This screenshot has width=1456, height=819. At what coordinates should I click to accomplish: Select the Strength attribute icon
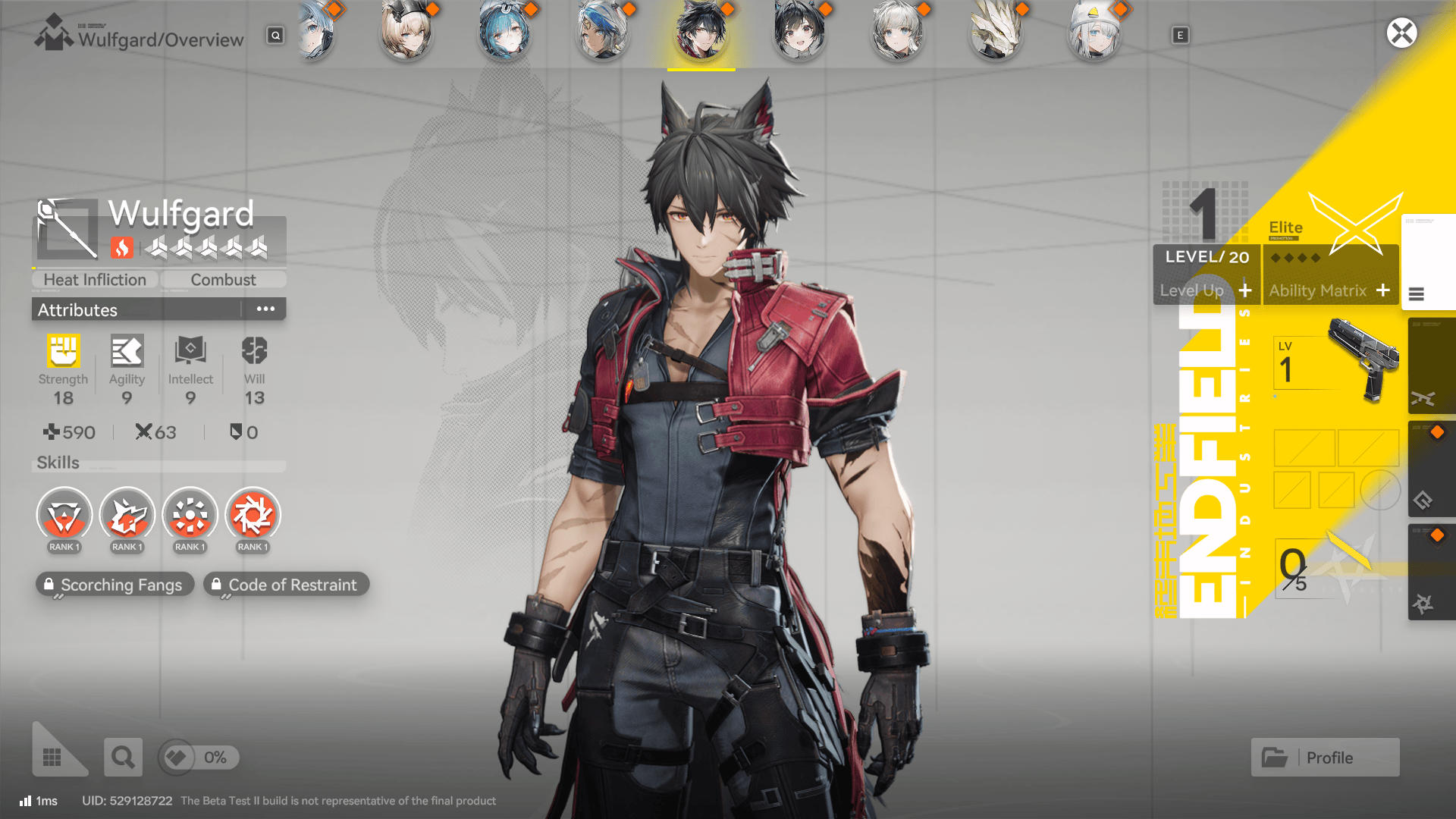(x=63, y=353)
